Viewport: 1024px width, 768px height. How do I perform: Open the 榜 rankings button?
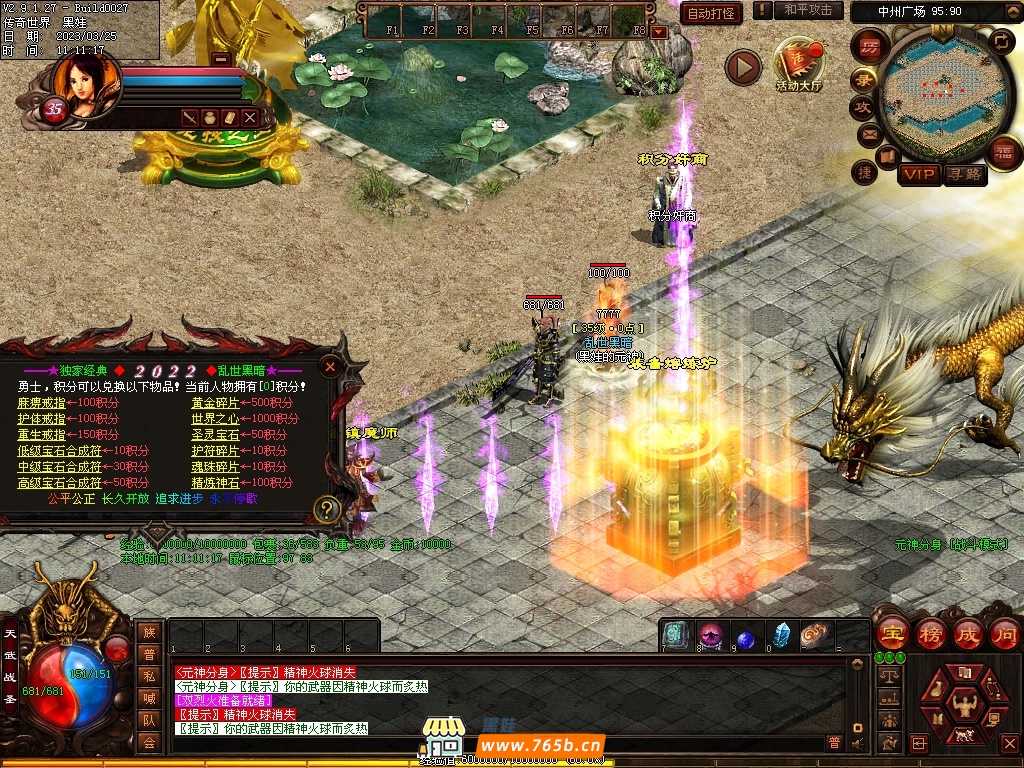click(x=930, y=634)
